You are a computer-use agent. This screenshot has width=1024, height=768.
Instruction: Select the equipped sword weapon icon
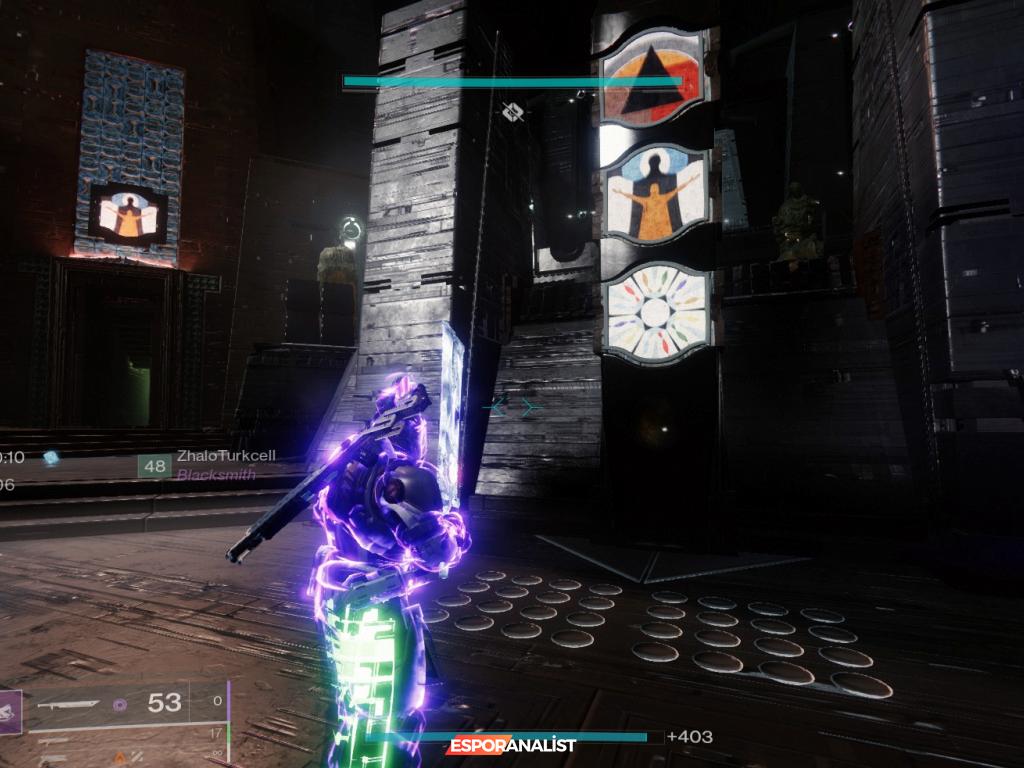coord(67,705)
